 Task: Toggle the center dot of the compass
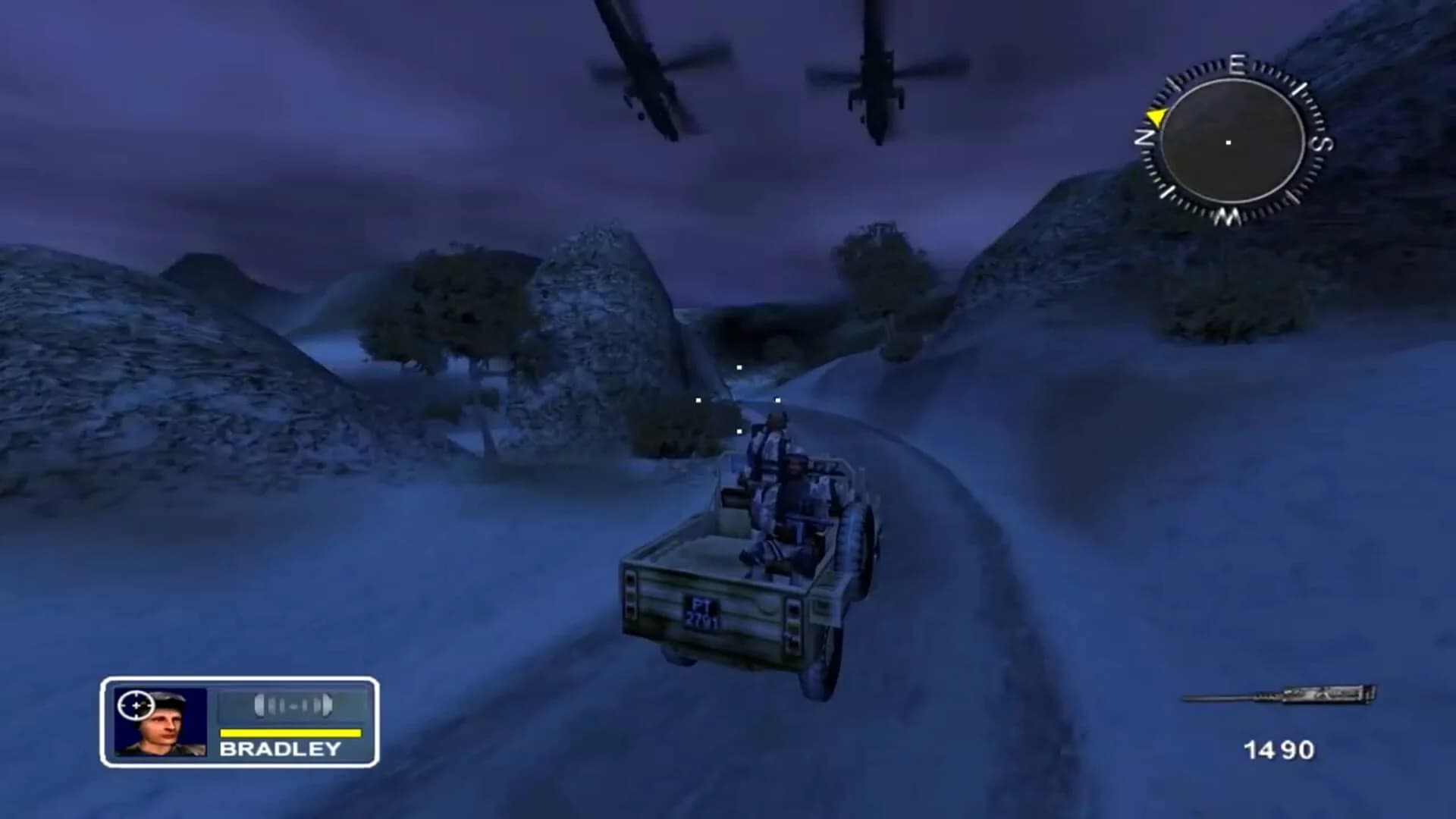coord(1228,141)
